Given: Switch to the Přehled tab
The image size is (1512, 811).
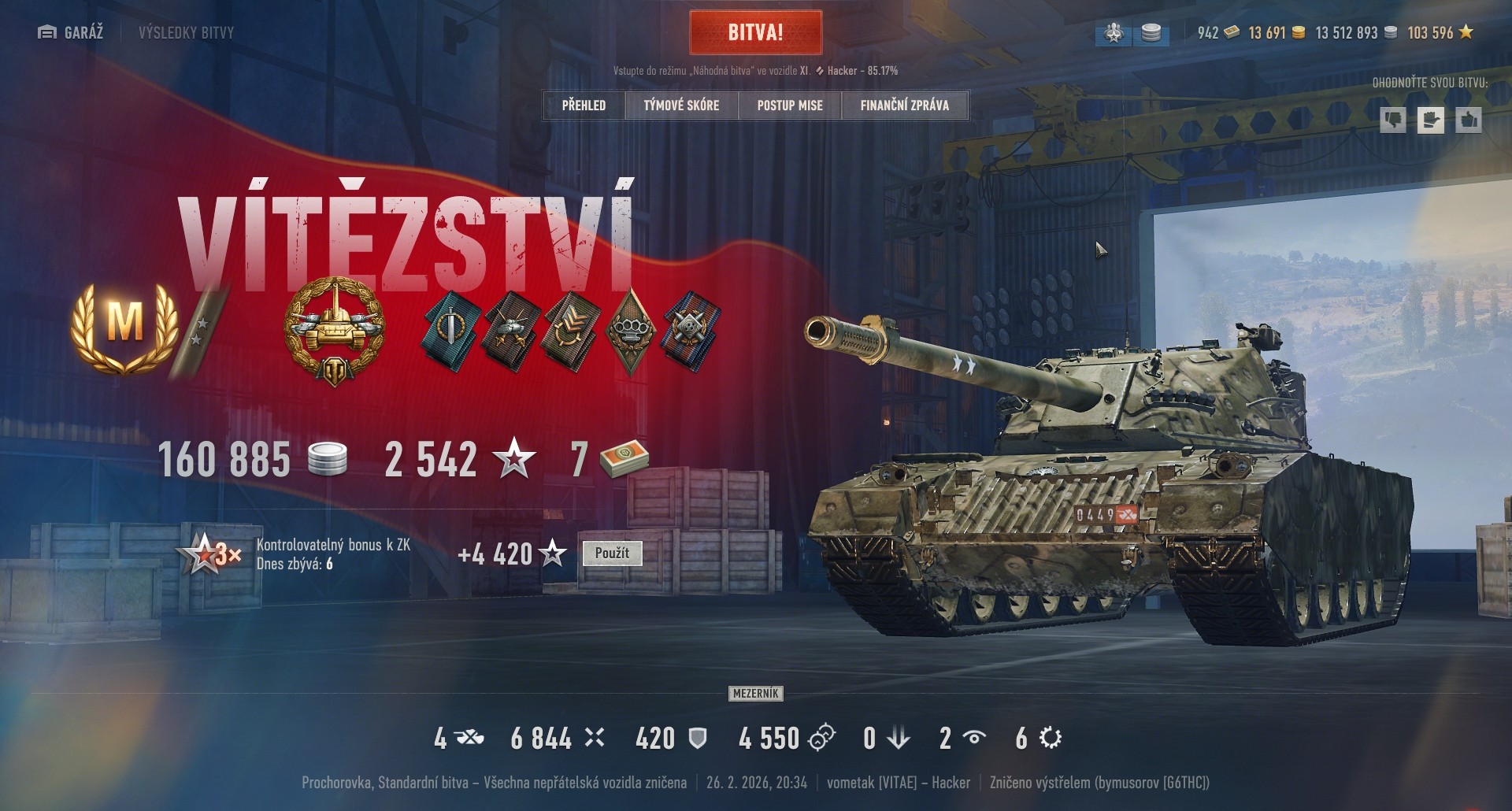Looking at the screenshot, I should point(584,106).
